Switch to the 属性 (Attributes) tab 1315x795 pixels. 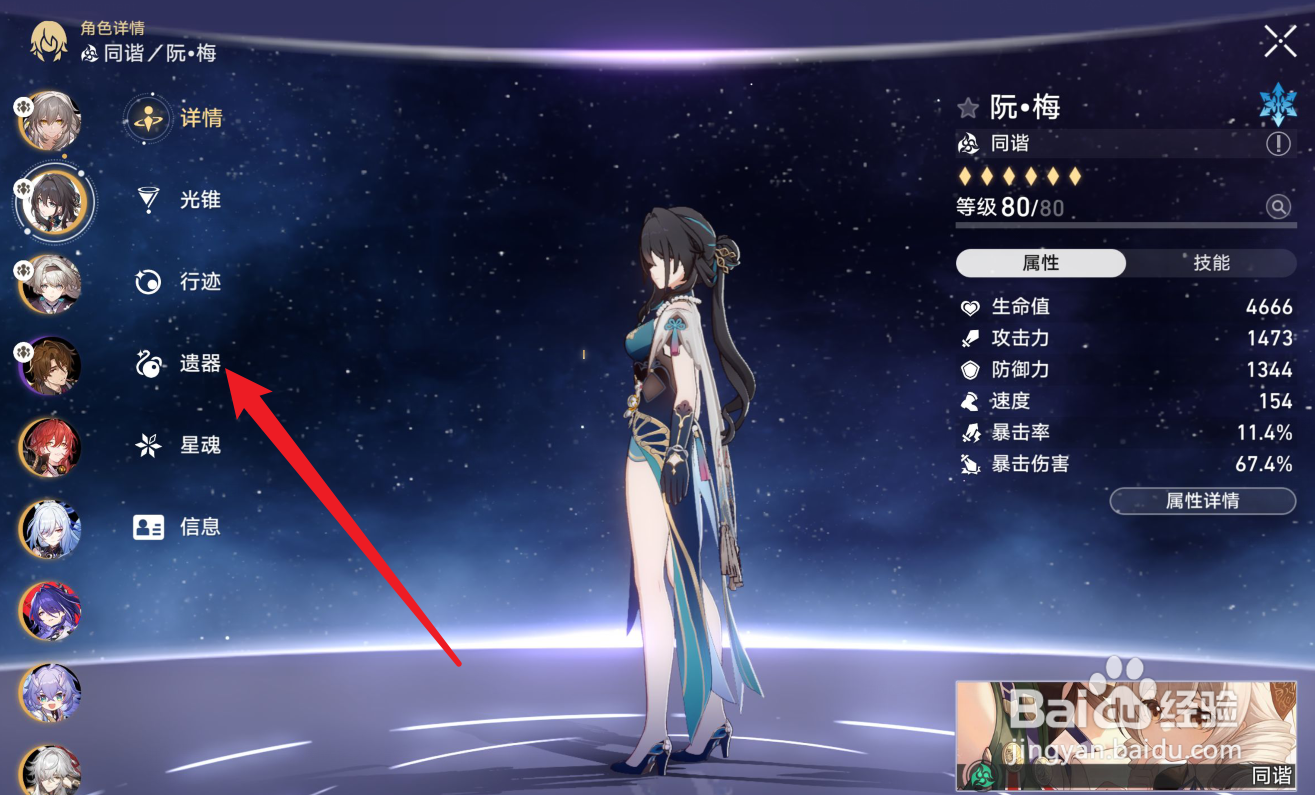[1040, 263]
